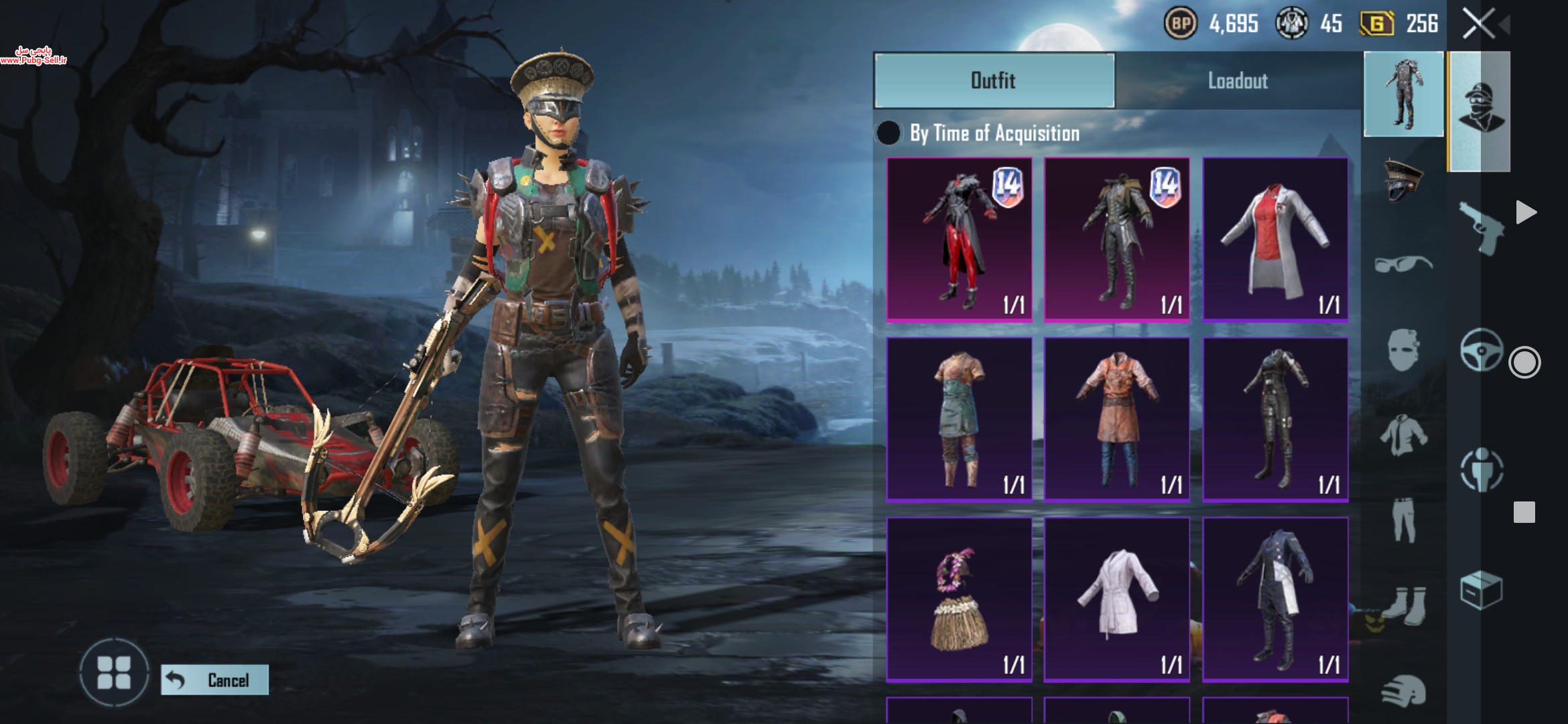Open the vehicle skins steering wheel section
The width and height of the screenshot is (1568, 724).
pyautogui.click(x=1482, y=349)
